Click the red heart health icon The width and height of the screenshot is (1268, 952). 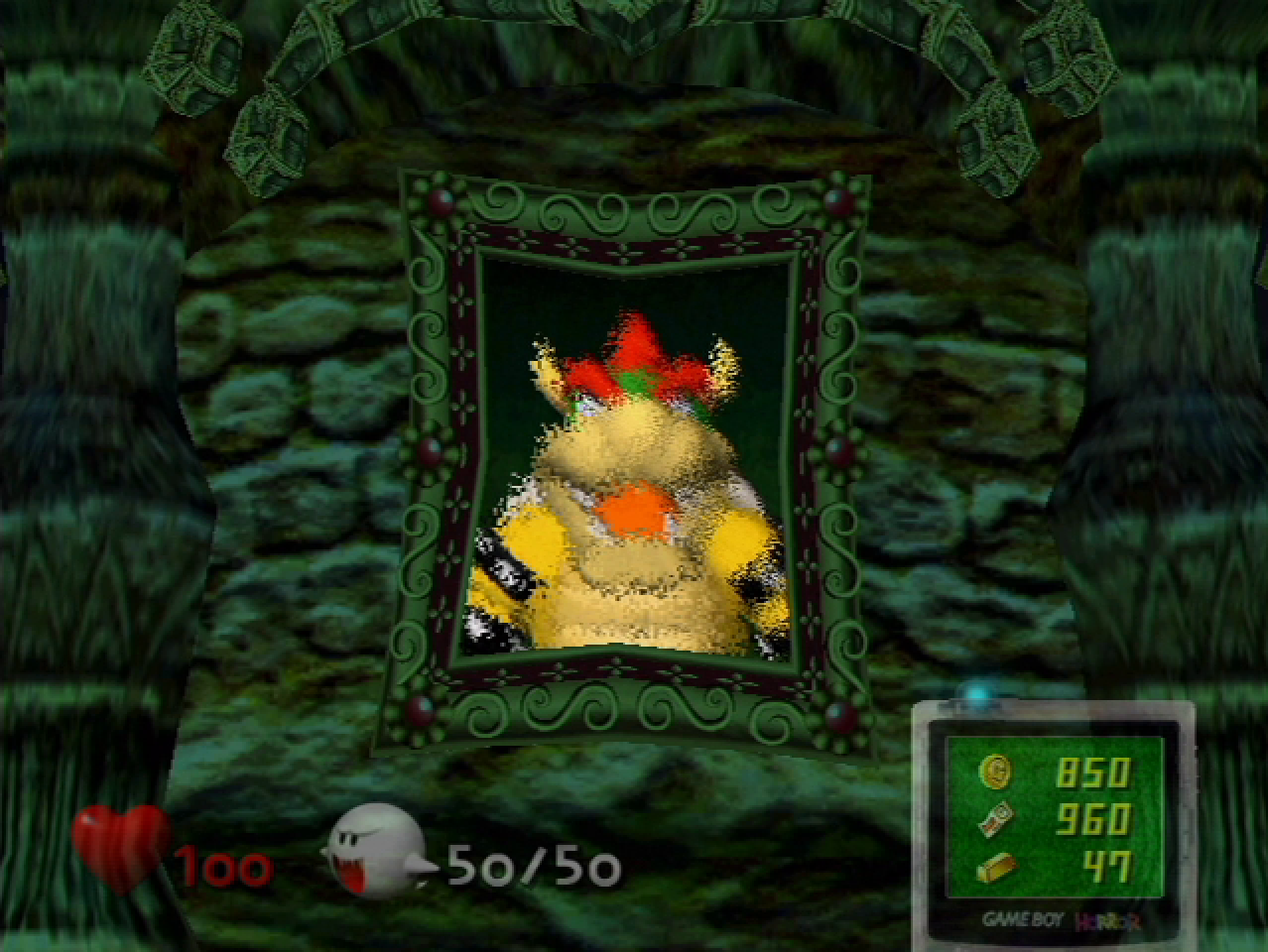121,845
